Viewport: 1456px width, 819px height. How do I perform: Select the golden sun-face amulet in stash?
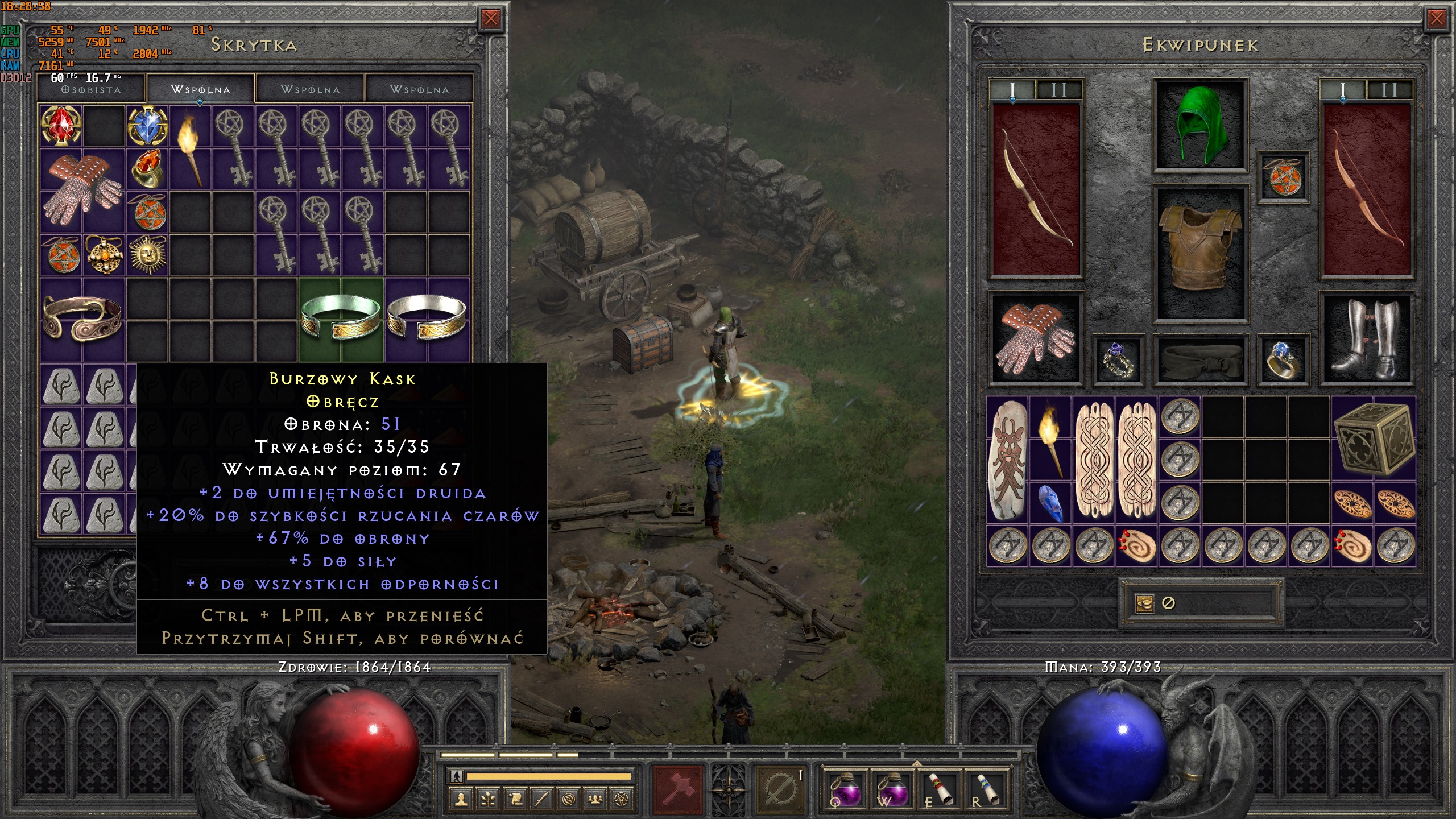point(147,255)
